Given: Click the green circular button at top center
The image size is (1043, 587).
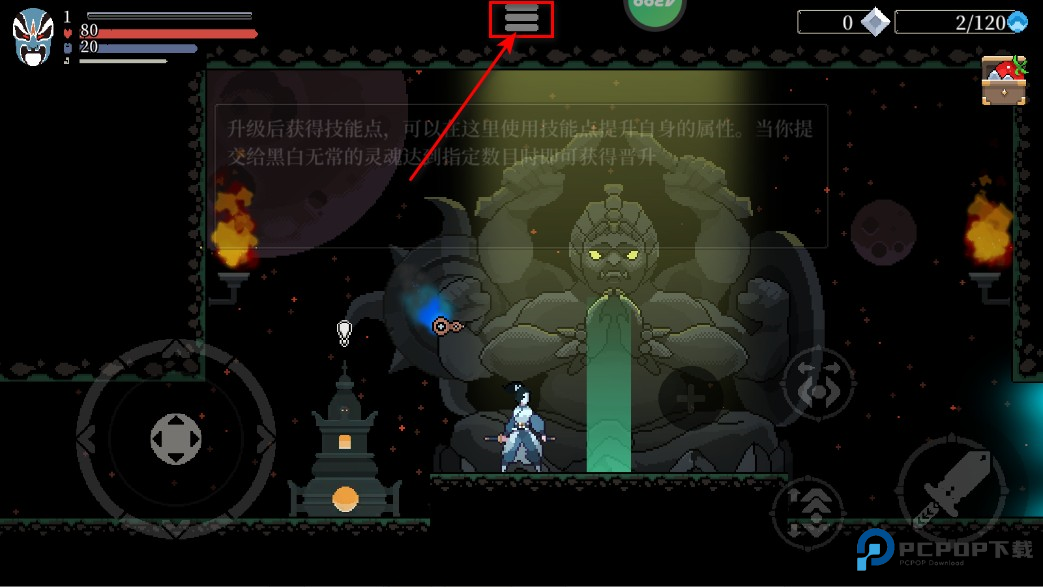Looking at the screenshot, I should tap(654, 8).
